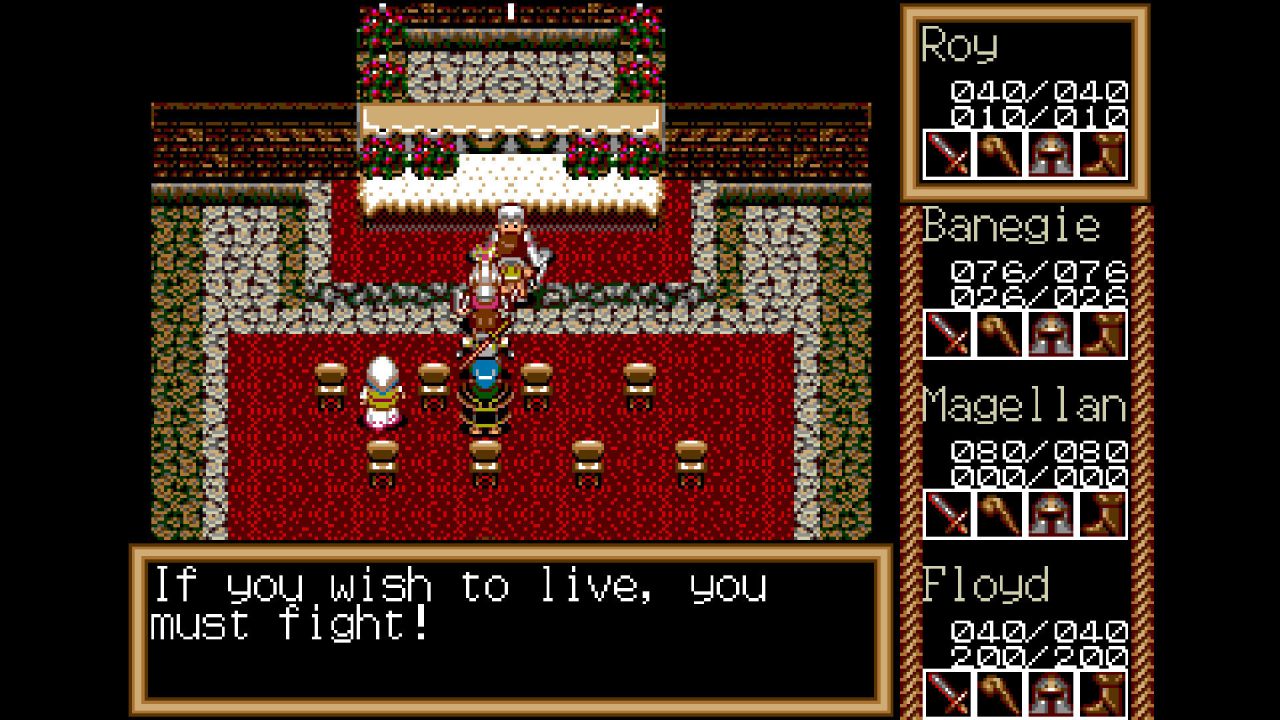Select the Magellan name header

click(x=1023, y=405)
